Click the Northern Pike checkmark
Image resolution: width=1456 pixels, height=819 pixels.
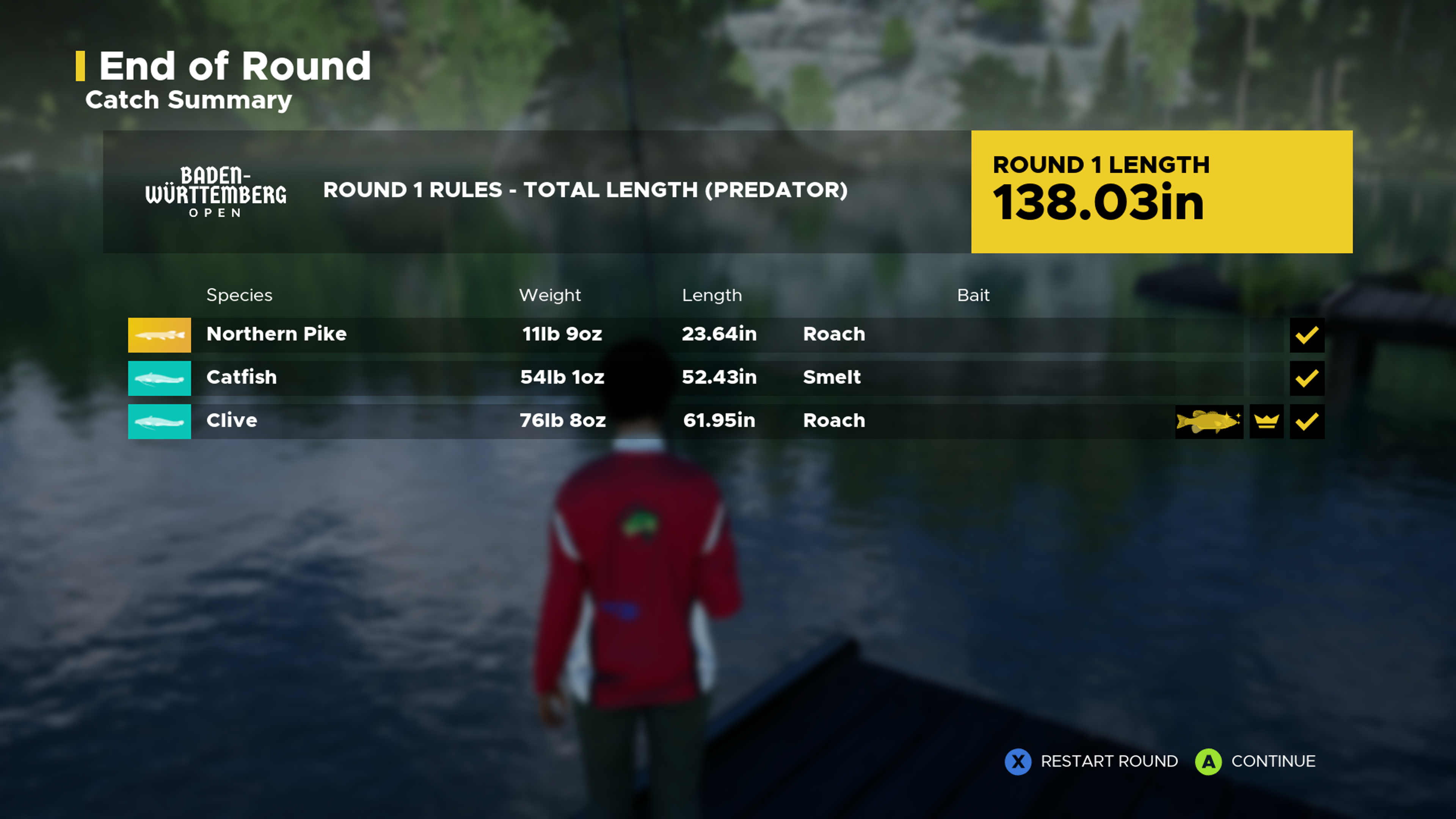click(x=1307, y=334)
